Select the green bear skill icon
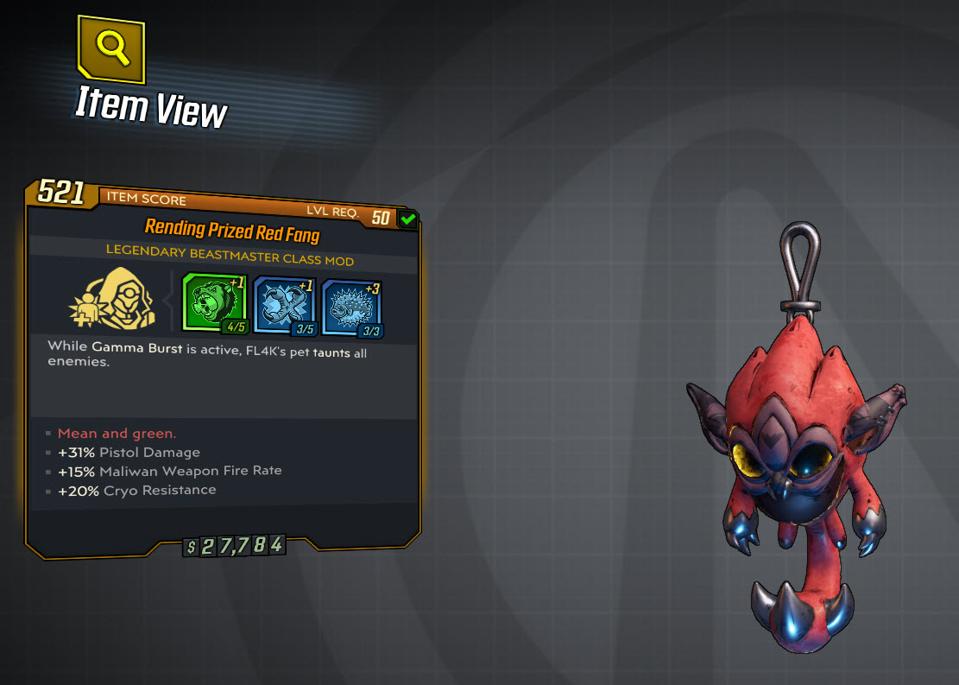 click(x=213, y=304)
